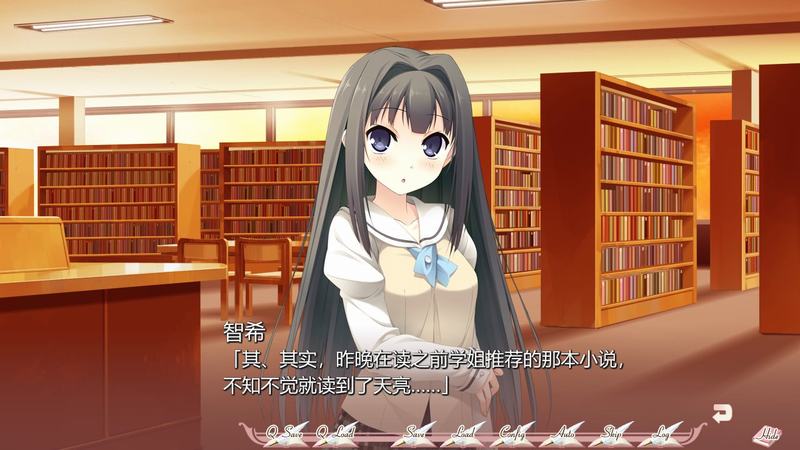Click the Q Save button
This screenshot has height=450, width=800.
point(284,433)
